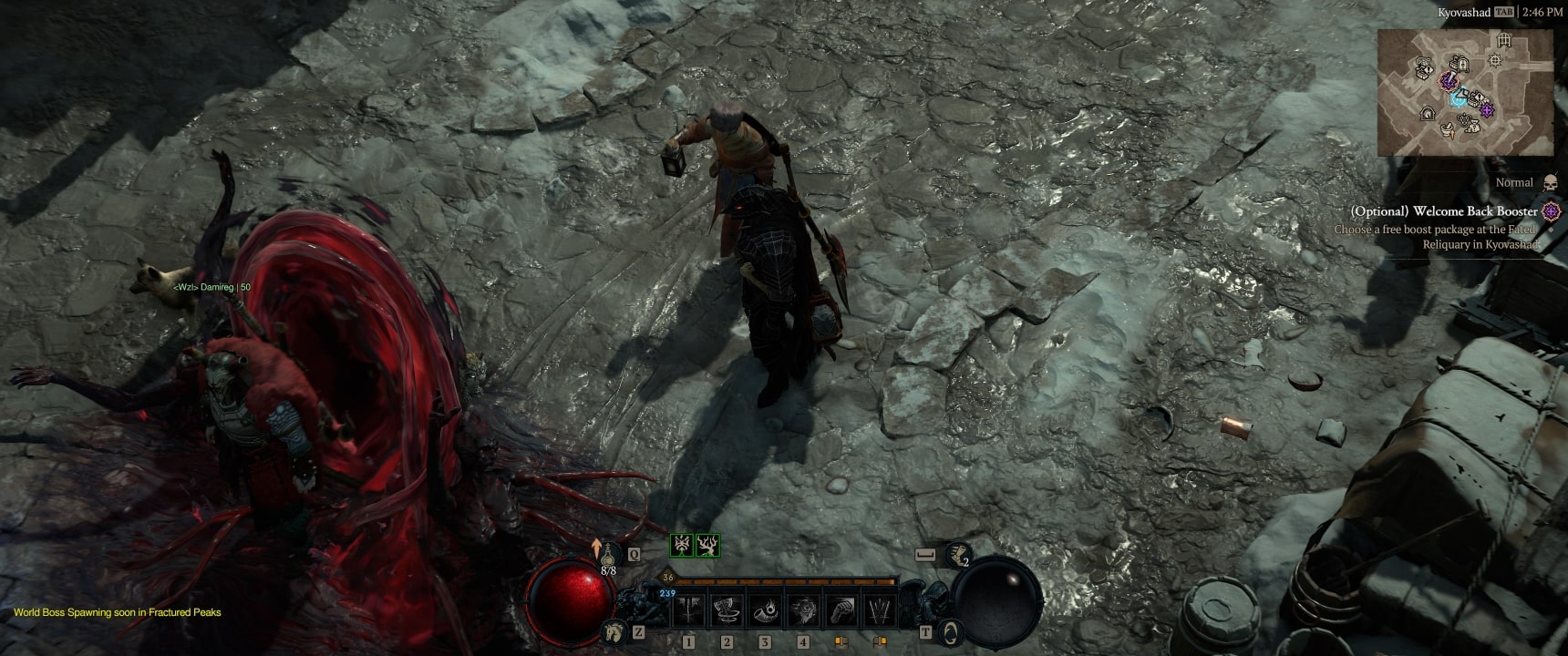This screenshot has width=1568, height=656.
Task: Activate the whirling axe skill
Action: tap(727, 610)
